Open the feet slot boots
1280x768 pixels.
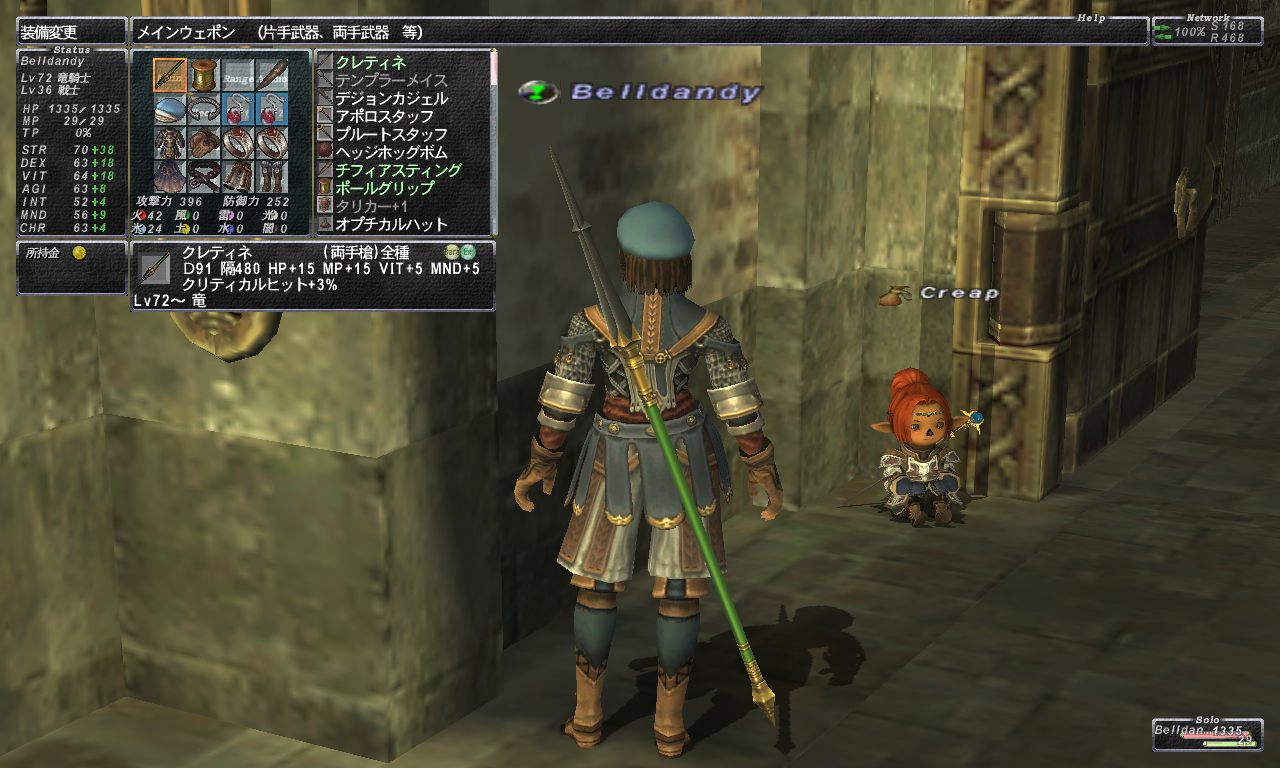272,176
